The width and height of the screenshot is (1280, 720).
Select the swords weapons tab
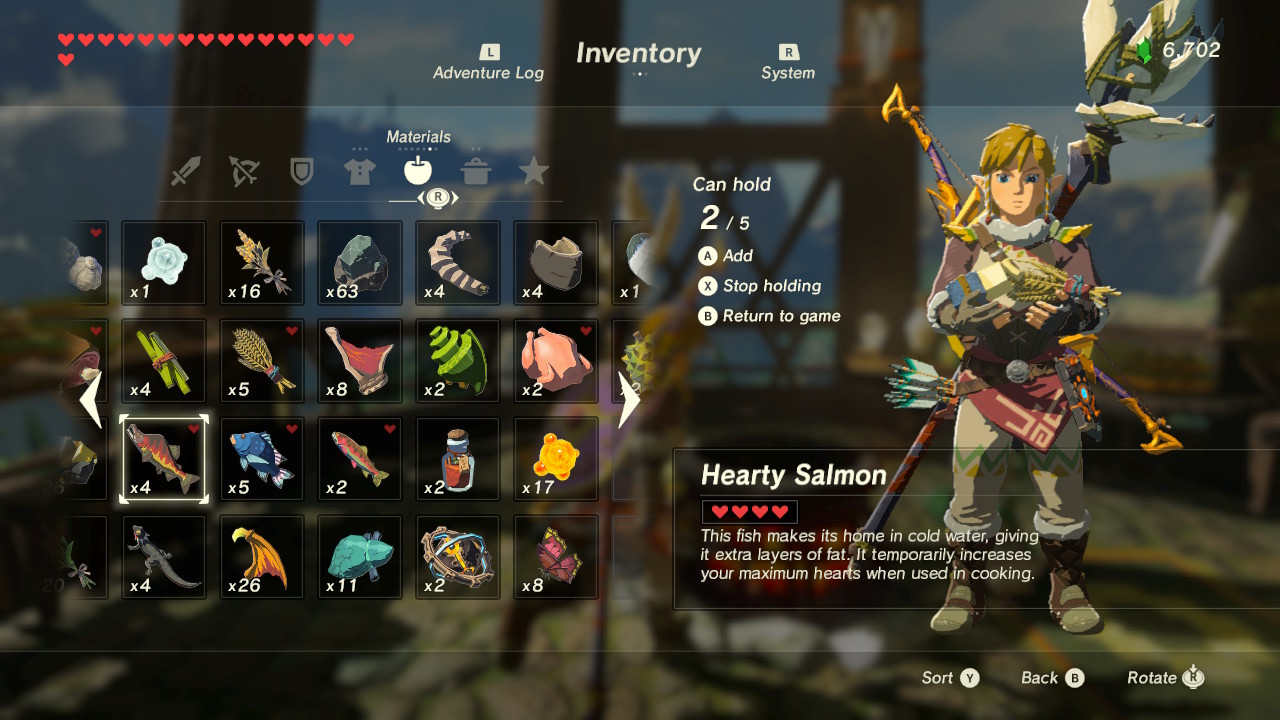tap(188, 170)
